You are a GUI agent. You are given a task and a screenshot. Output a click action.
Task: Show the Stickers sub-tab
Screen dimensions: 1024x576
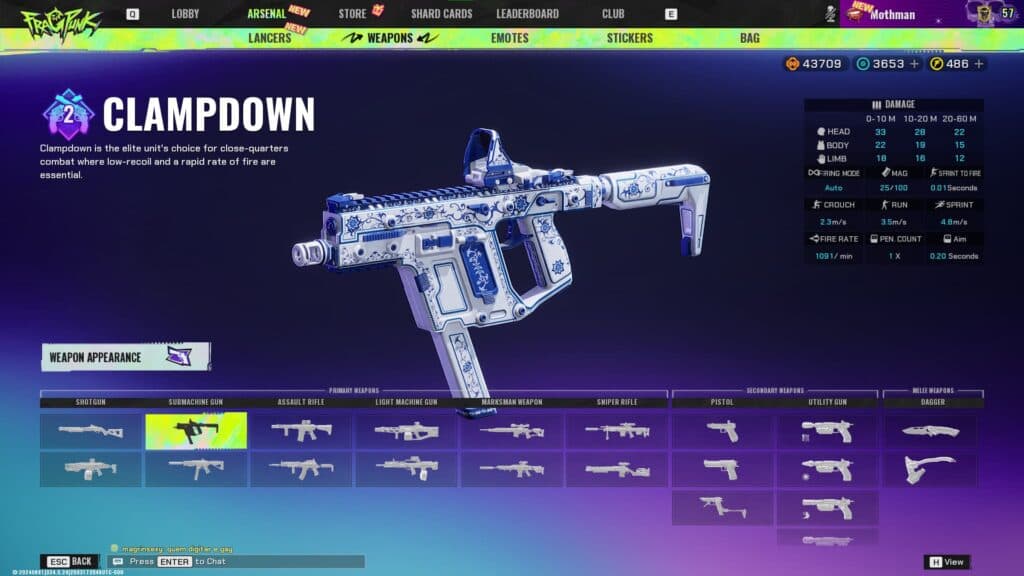629,38
